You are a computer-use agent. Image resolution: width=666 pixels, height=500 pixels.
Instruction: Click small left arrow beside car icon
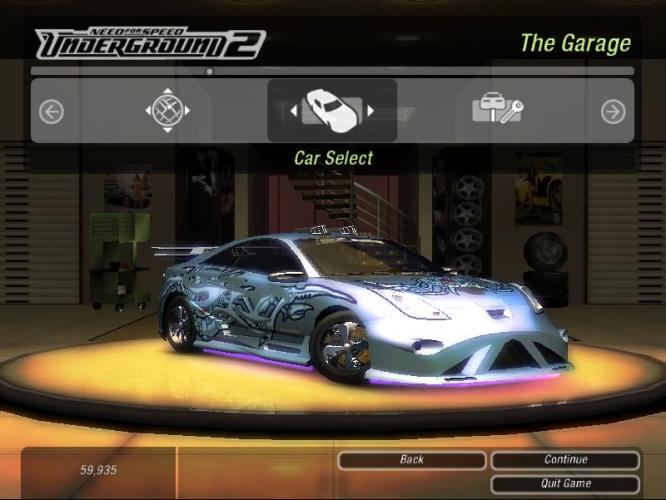pos(293,111)
